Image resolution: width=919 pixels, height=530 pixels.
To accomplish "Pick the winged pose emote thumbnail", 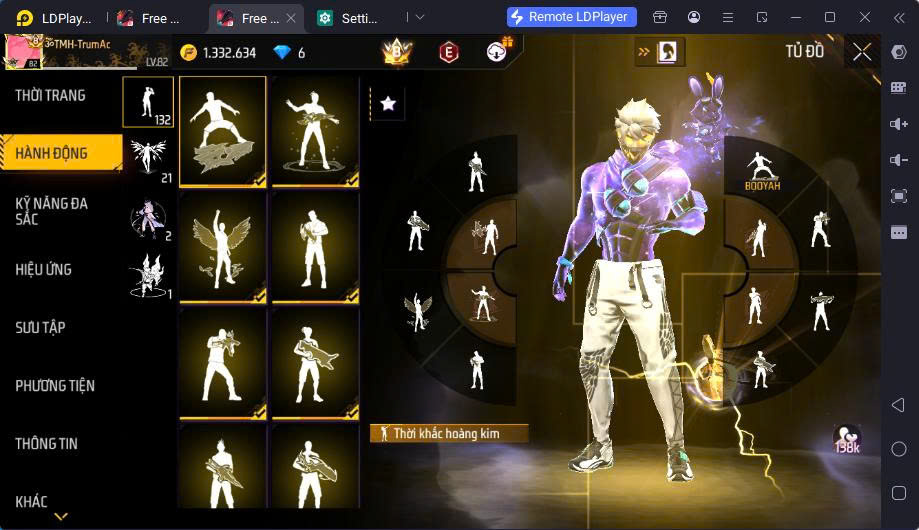I will (x=222, y=246).
